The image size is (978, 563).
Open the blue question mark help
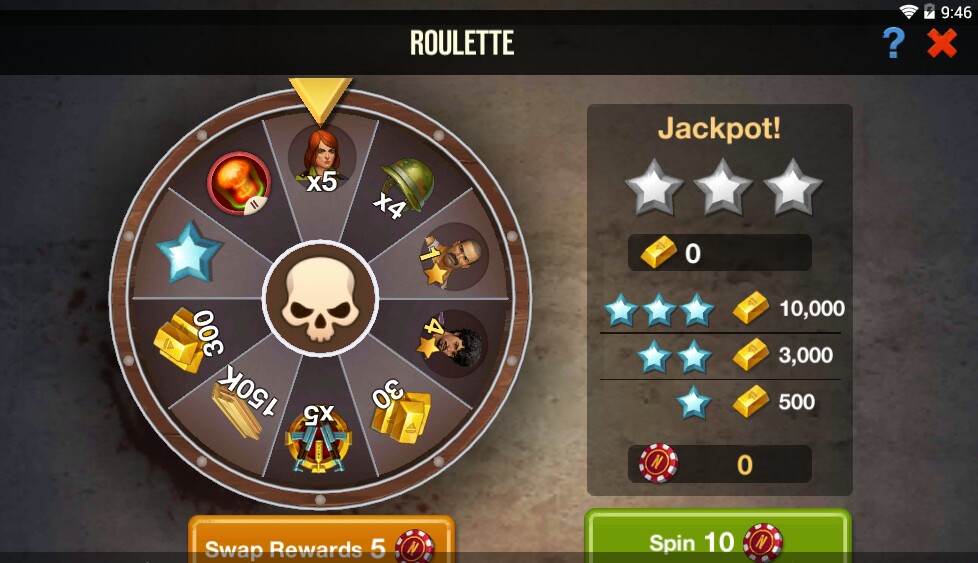tap(893, 43)
